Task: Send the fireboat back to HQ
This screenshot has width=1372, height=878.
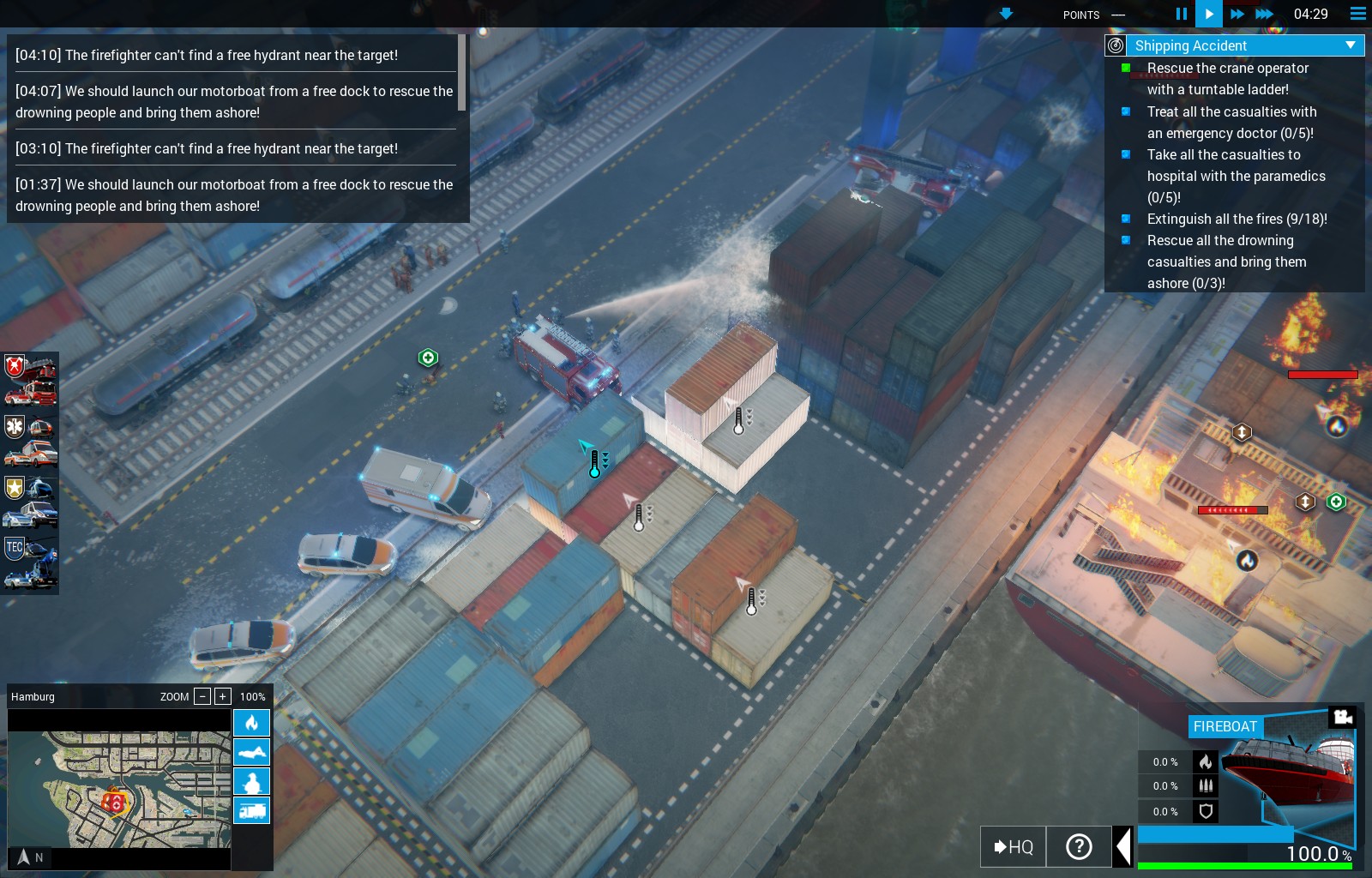Action: (1013, 847)
